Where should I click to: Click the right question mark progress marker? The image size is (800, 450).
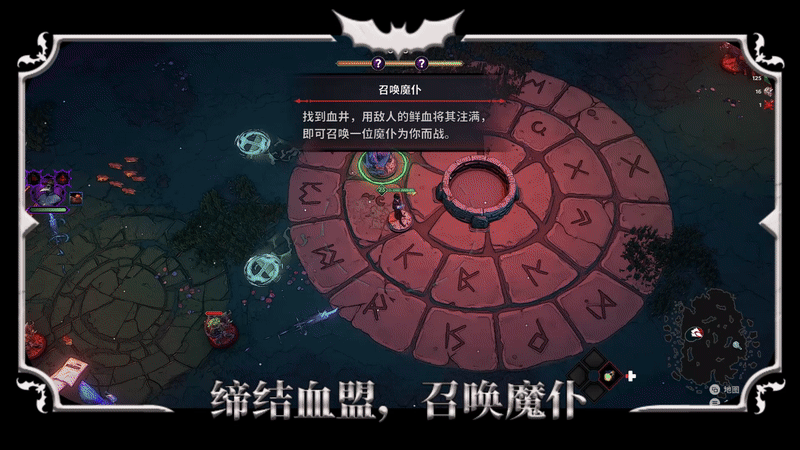(x=421, y=63)
